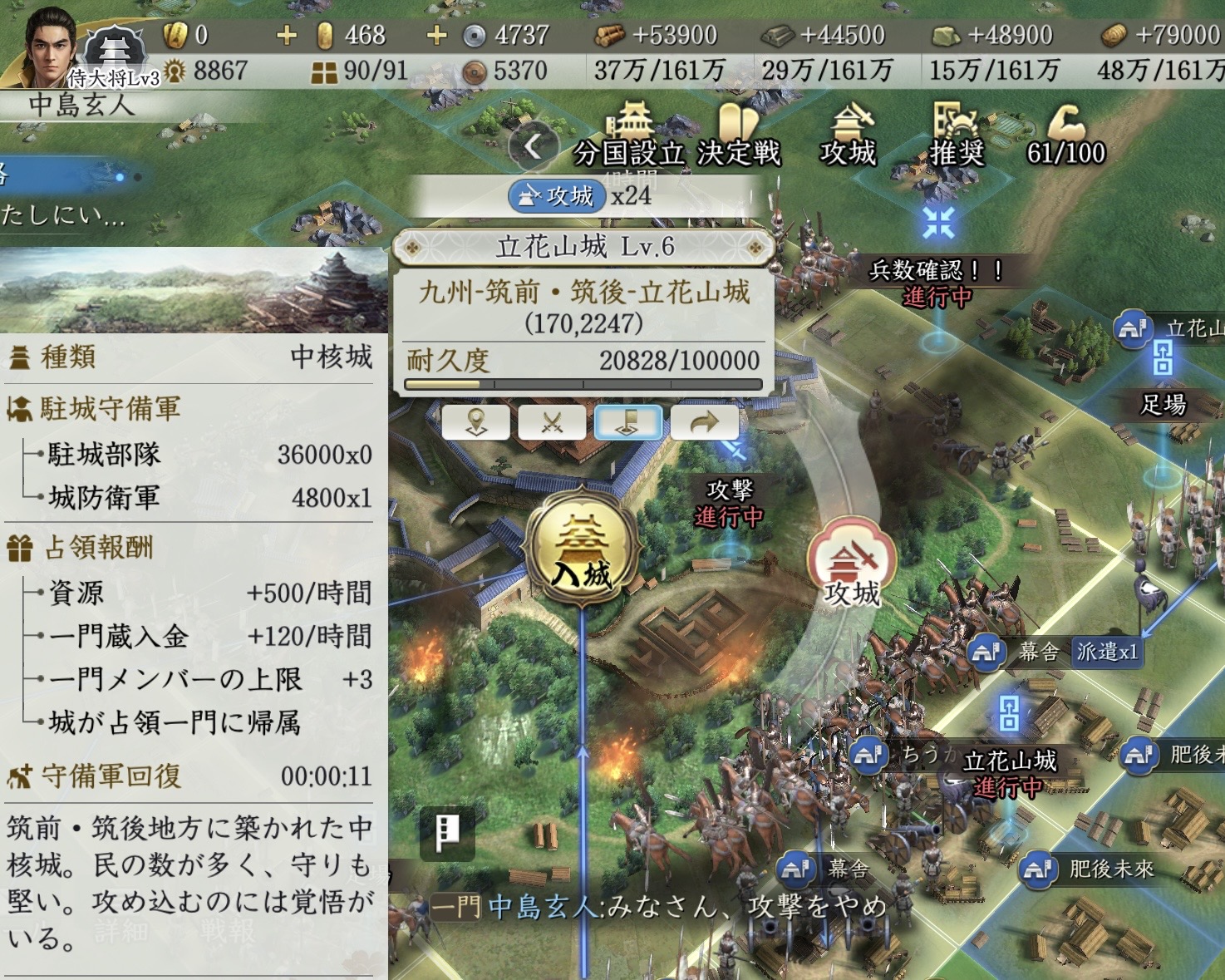Tap the blue 攻城 x24 tag
Screen dimensions: 1225x980
[x=557, y=196]
